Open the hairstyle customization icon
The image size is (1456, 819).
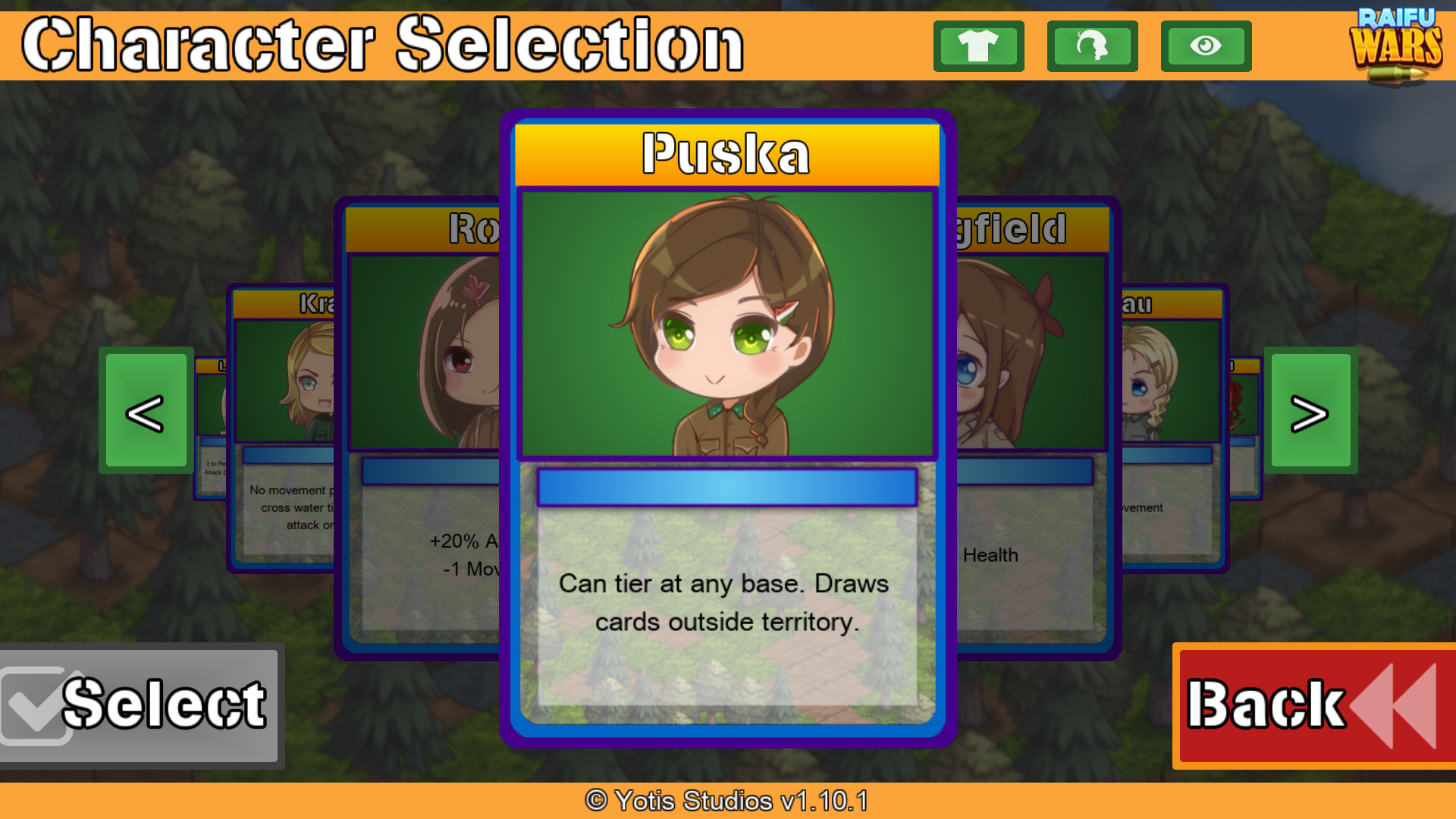[1092, 46]
